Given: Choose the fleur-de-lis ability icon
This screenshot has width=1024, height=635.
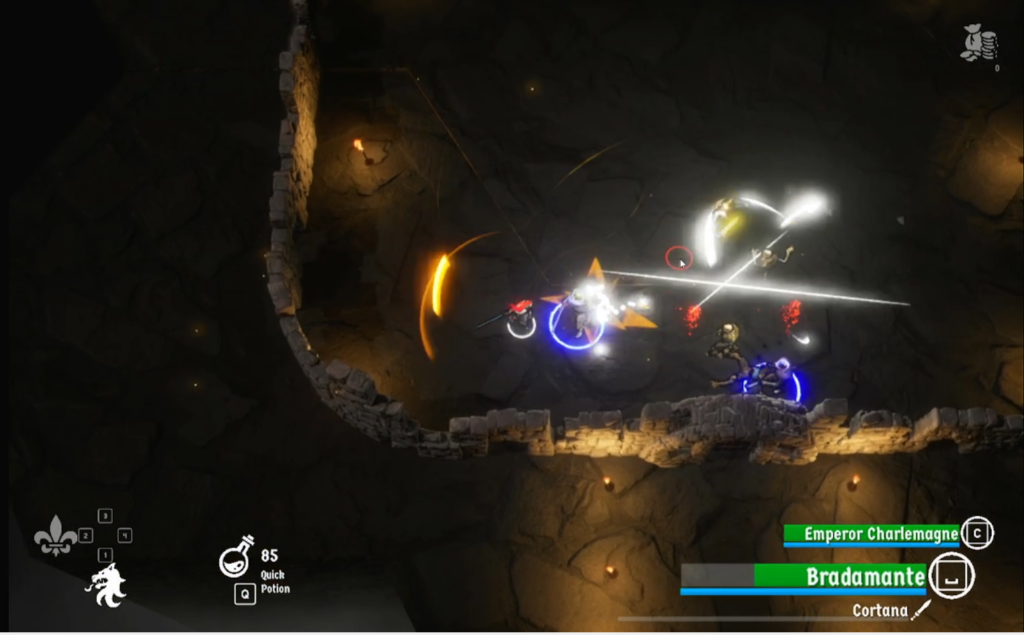Looking at the screenshot, I should tap(55, 536).
